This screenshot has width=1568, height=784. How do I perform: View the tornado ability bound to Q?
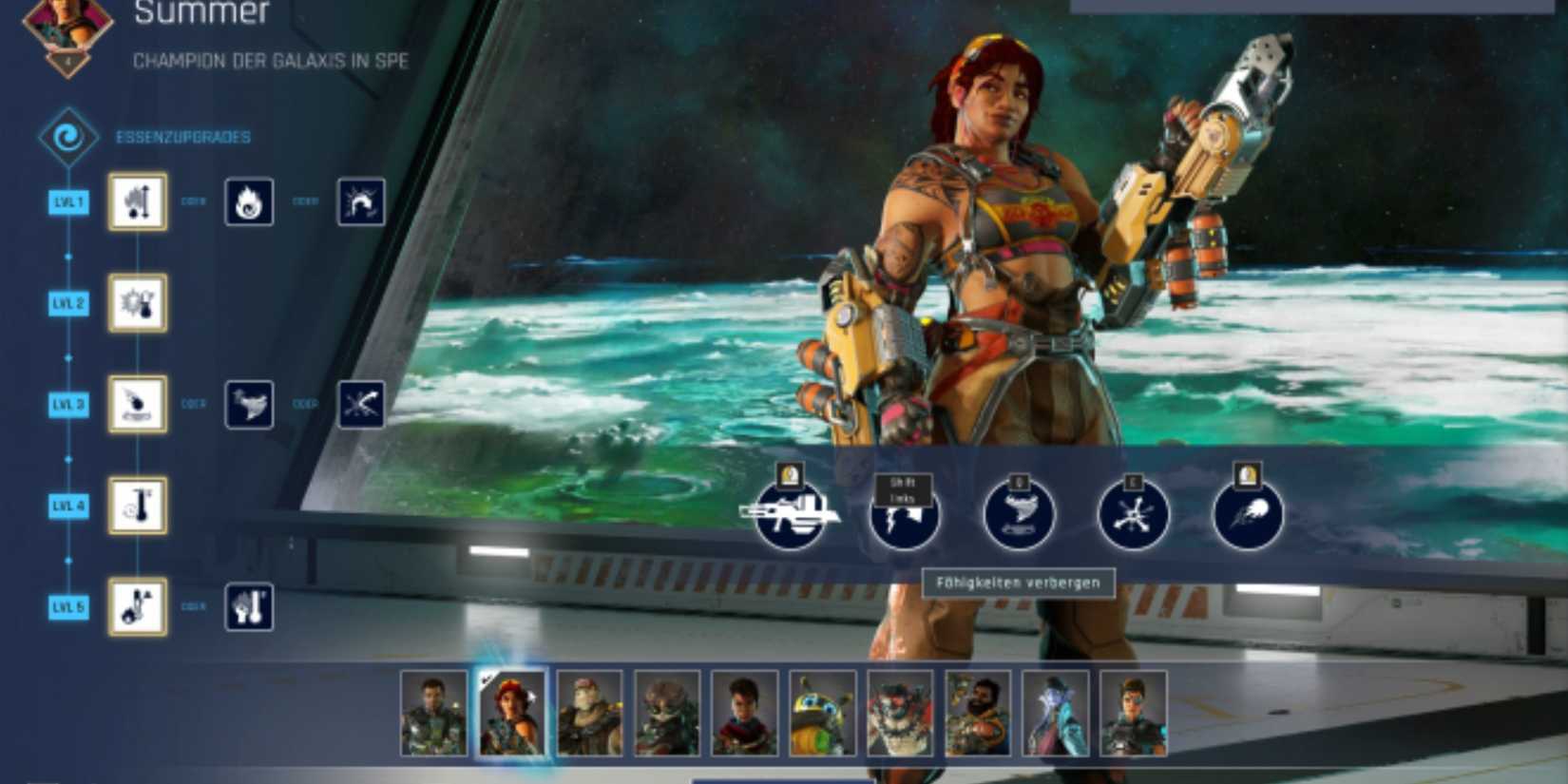[x=1018, y=515]
